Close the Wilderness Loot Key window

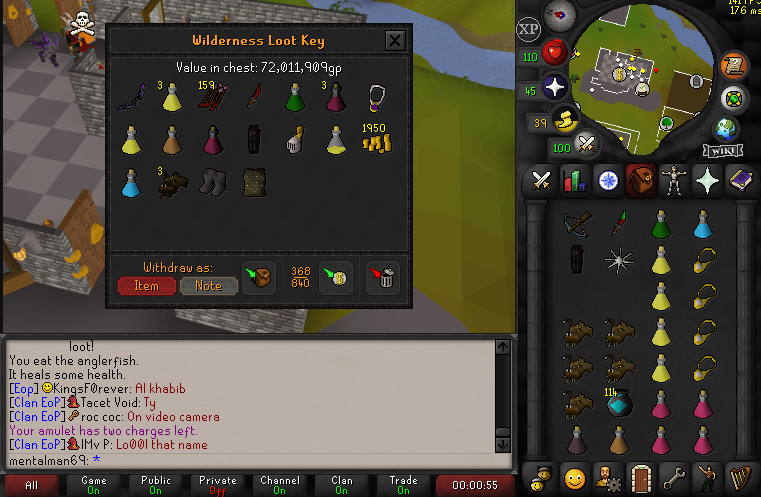pyautogui.click(x=395, y=41)
